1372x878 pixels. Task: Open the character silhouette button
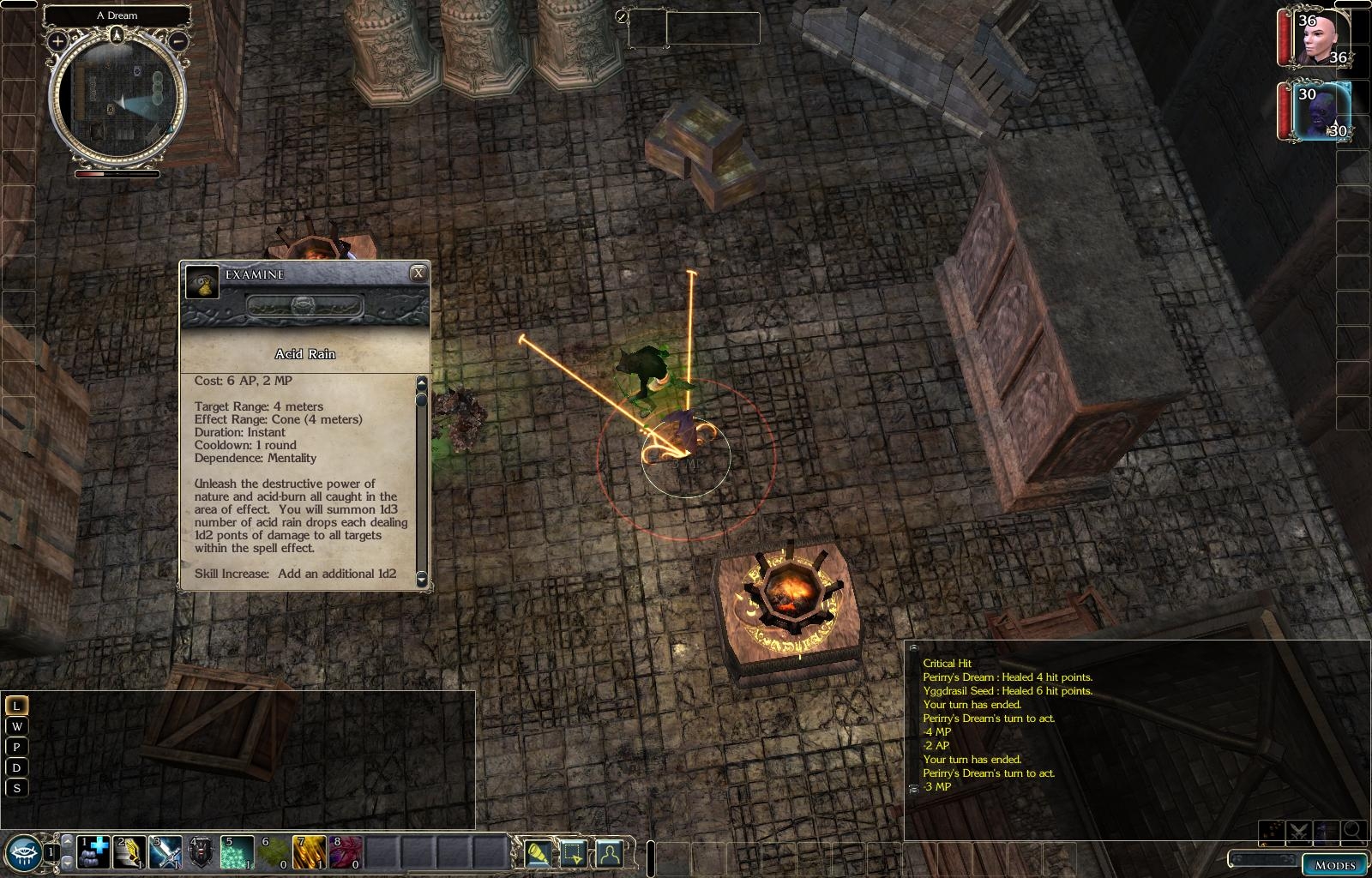(609, 852)
